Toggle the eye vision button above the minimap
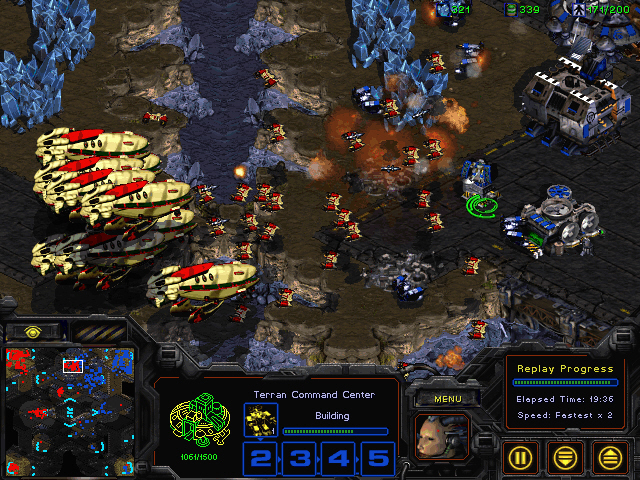 tap(32, 331)
